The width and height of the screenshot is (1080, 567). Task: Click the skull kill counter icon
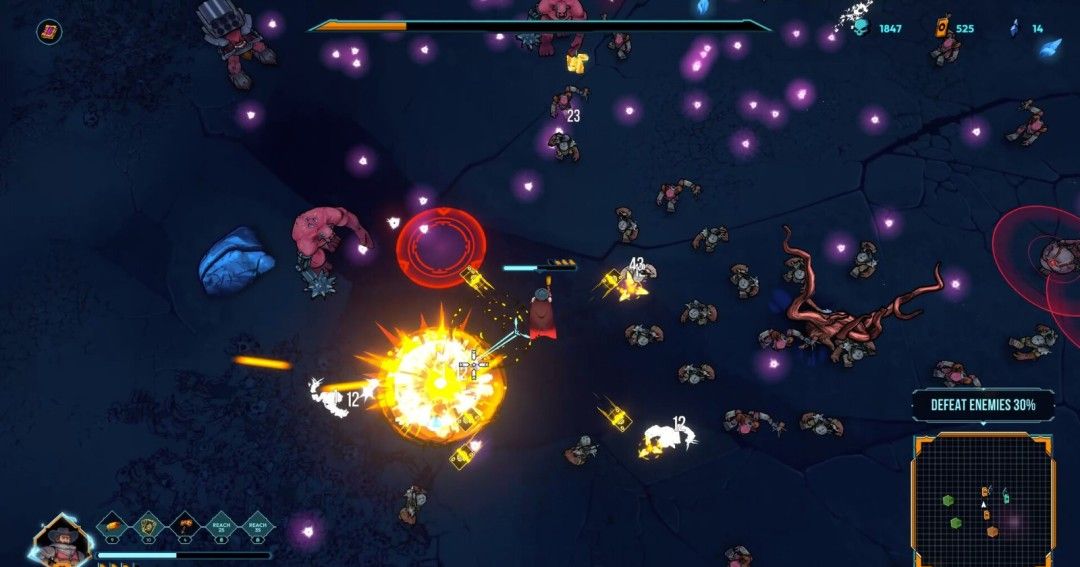(x=860, y=28)
